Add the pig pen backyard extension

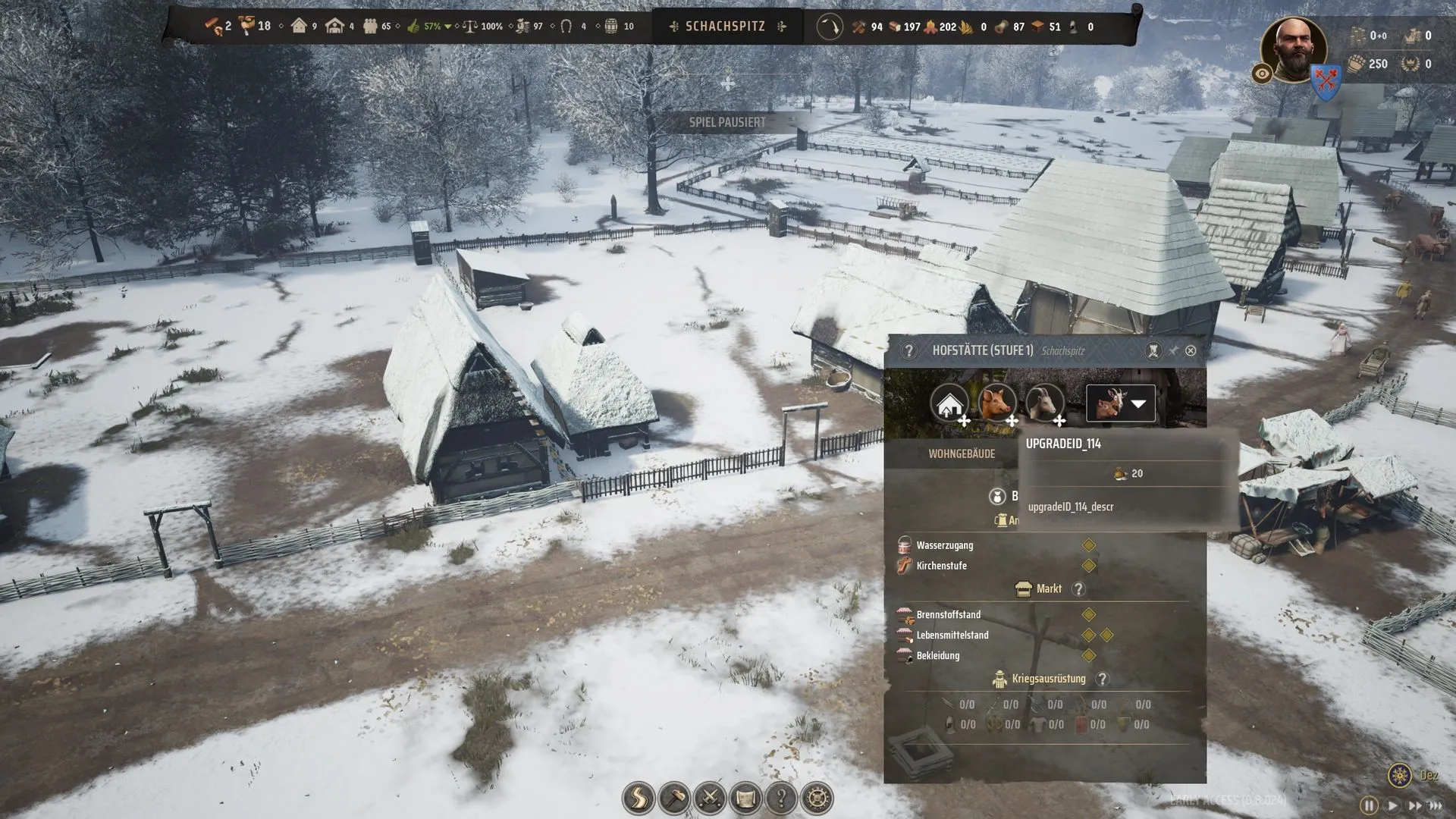997,403
